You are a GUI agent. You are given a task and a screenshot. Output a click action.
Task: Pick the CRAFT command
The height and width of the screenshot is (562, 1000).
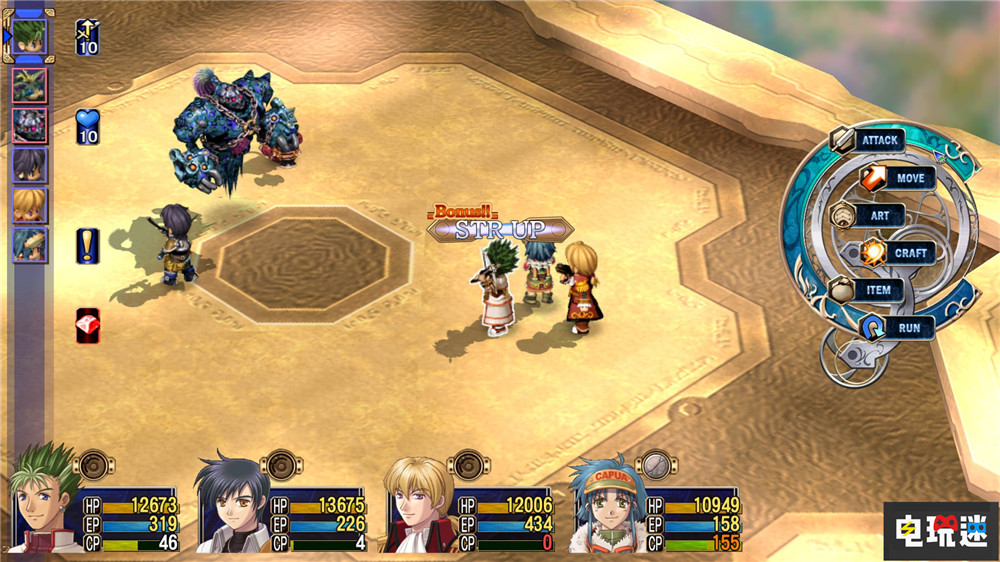pos(897,253)
